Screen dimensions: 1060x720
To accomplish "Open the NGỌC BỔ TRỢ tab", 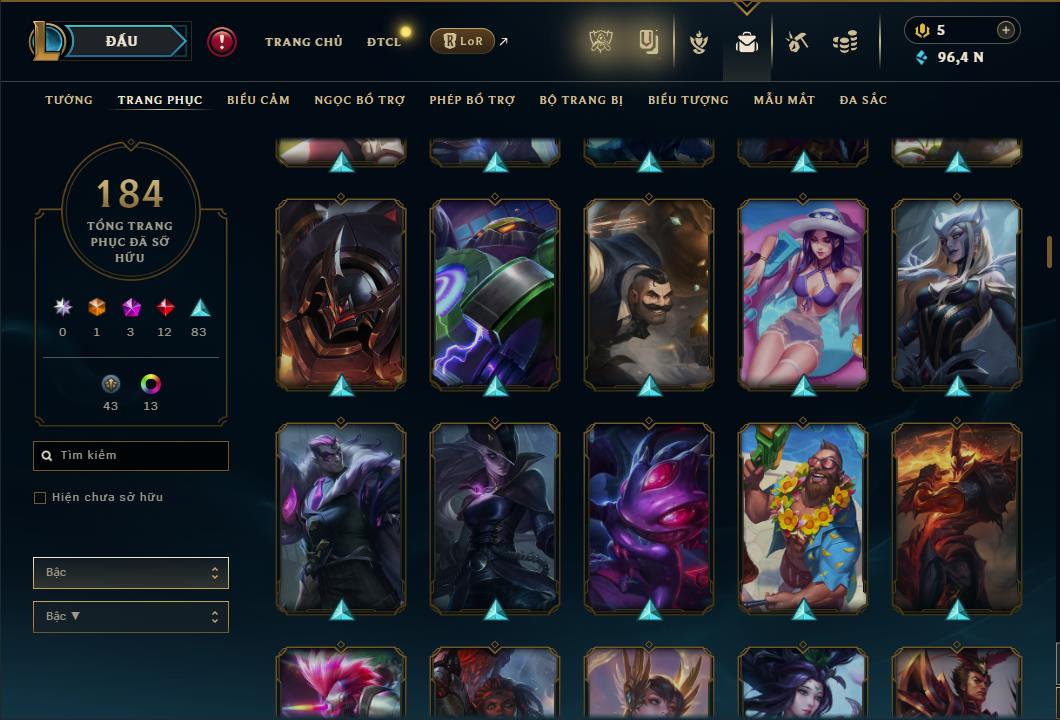I will click(x=360, y=100).
